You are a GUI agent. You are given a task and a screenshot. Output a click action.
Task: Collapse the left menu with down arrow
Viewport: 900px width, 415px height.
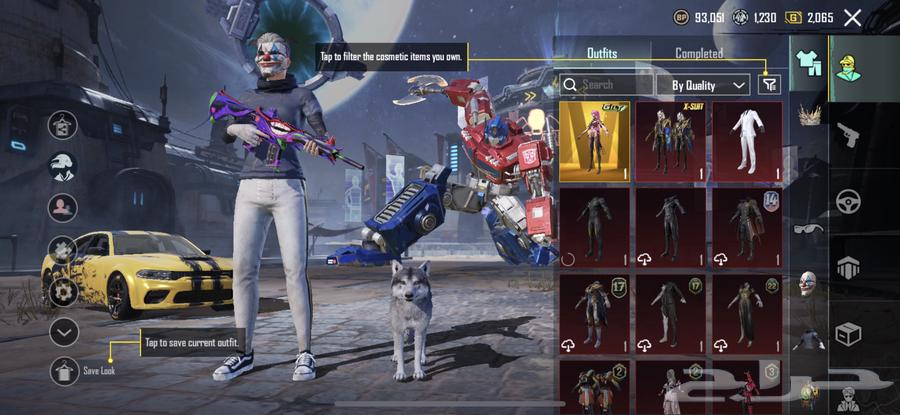click(64, 332)
